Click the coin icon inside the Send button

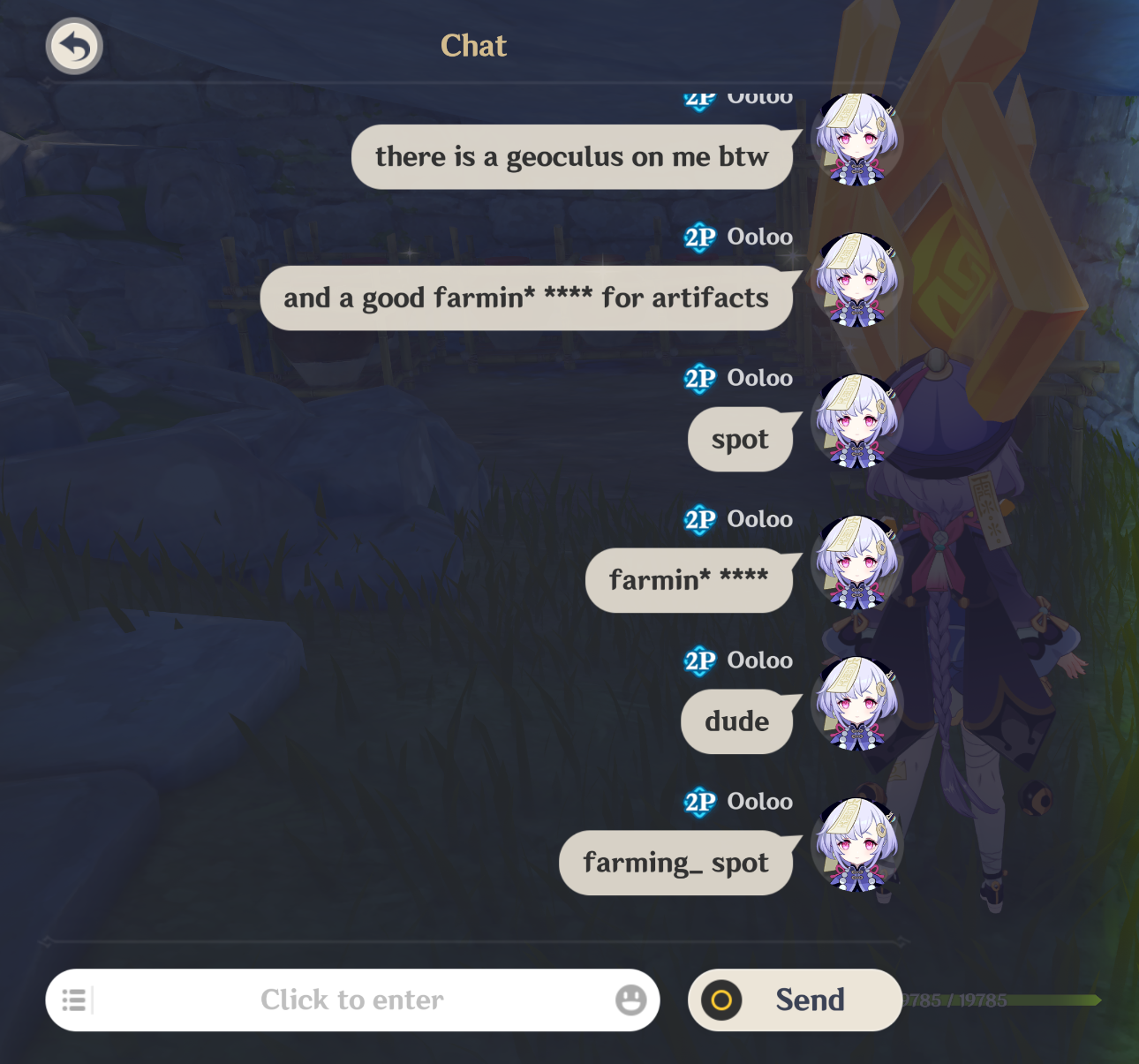pyautogui.click(x=720, y=1000)
